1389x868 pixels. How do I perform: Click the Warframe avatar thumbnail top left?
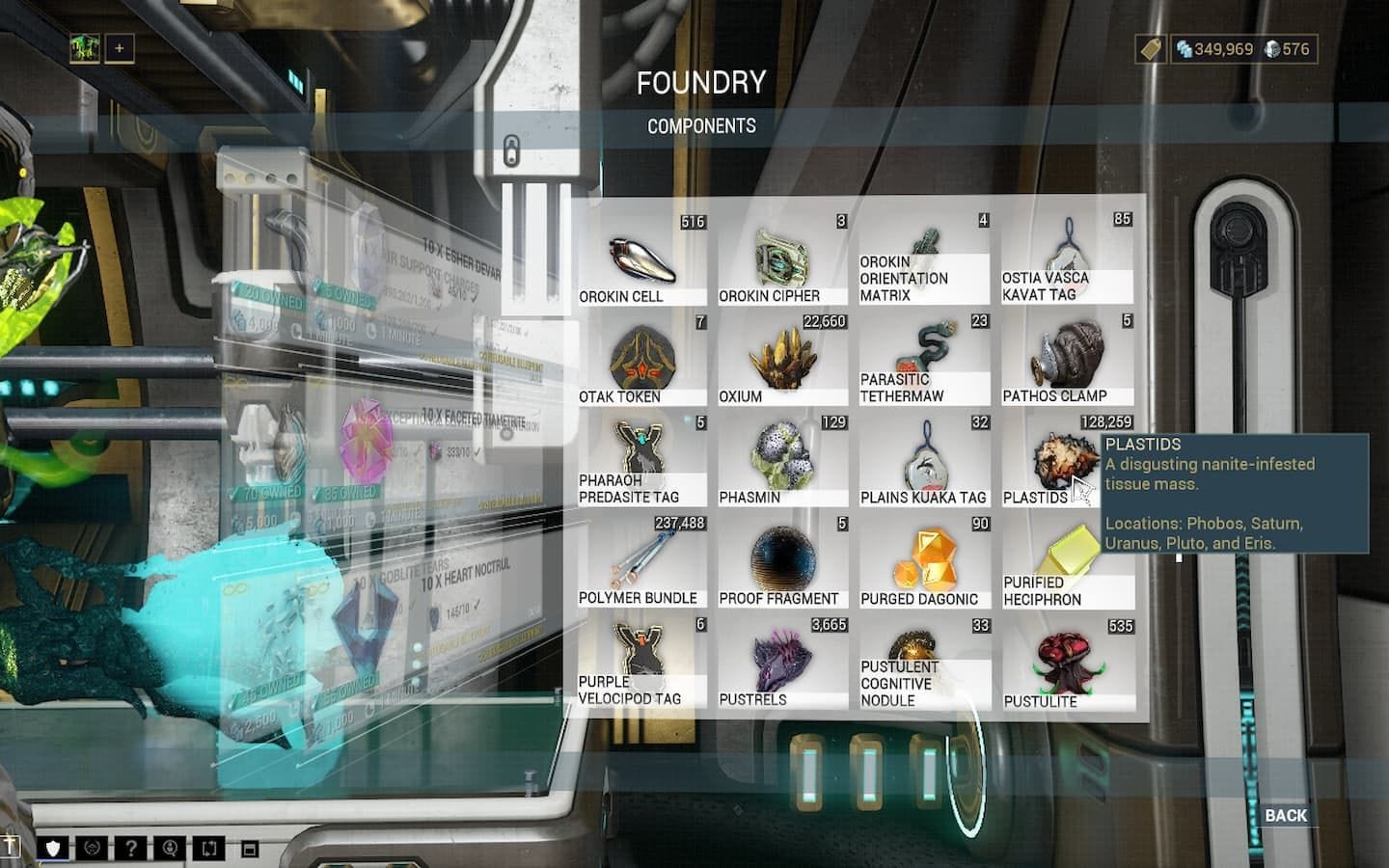click(85, 46)
